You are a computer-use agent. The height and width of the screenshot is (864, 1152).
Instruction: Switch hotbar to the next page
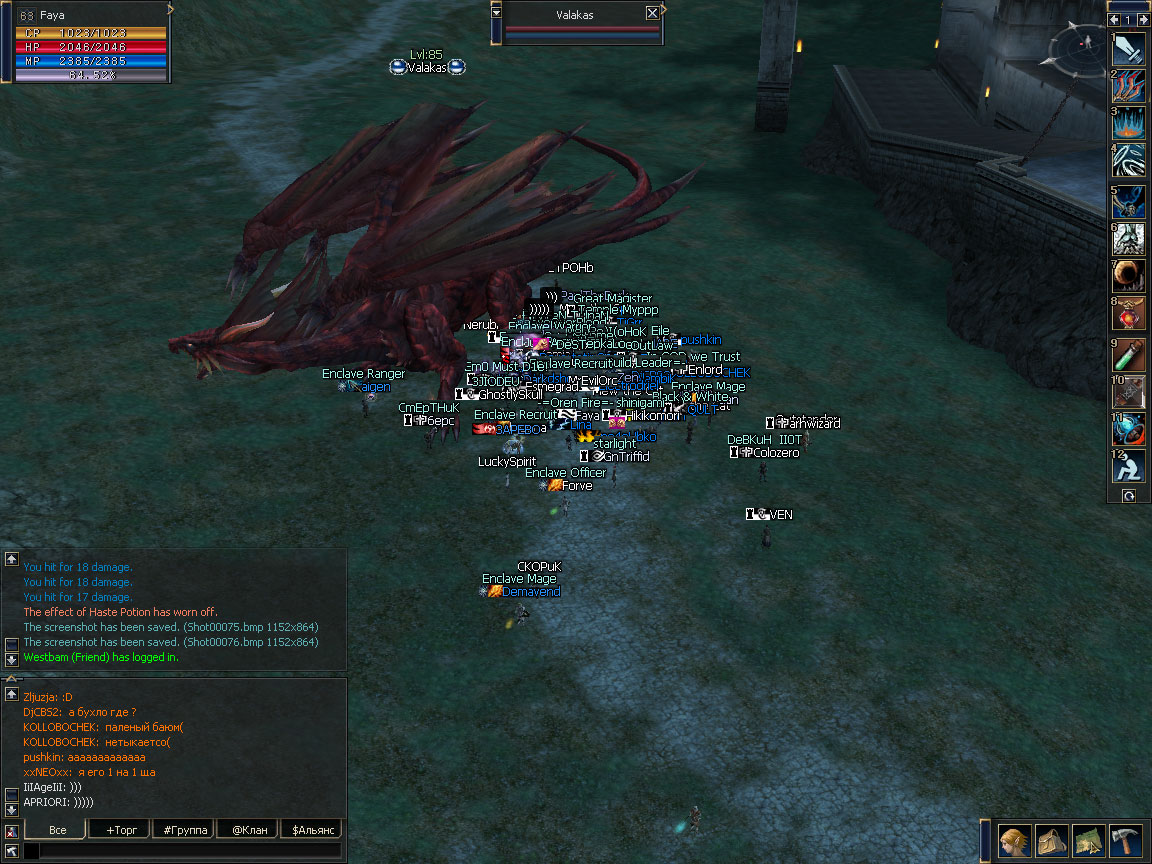click(x=1142, y=20)
